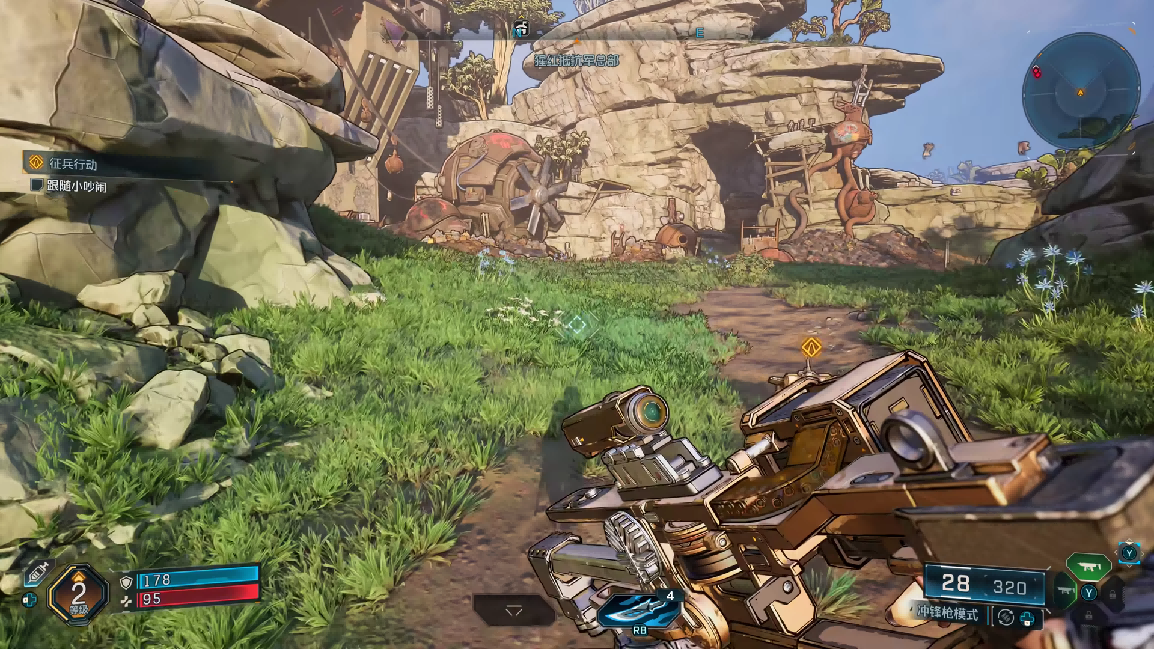The width and height of the screenshot is (1154, 649).
Task: Click the level 2 character badge
Action: point(78,593)
